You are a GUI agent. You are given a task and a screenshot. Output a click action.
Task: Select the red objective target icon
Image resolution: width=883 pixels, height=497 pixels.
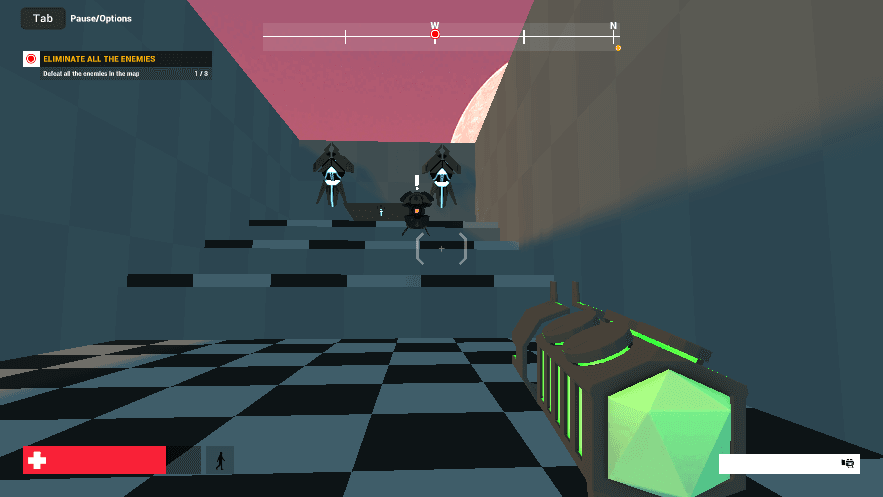tap(31, 59)
